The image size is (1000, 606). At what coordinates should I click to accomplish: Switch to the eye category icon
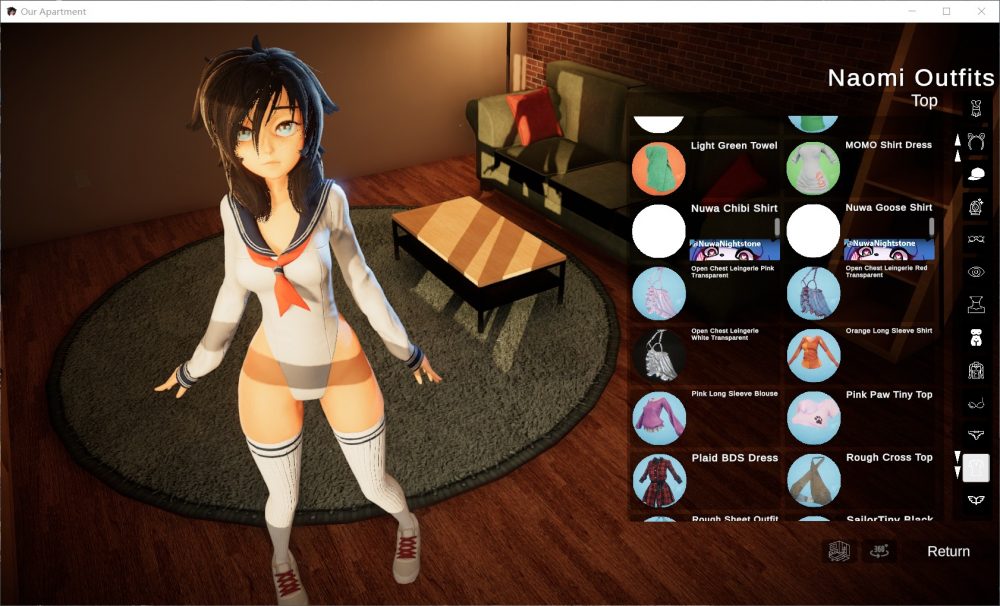[x=976, y=271]
